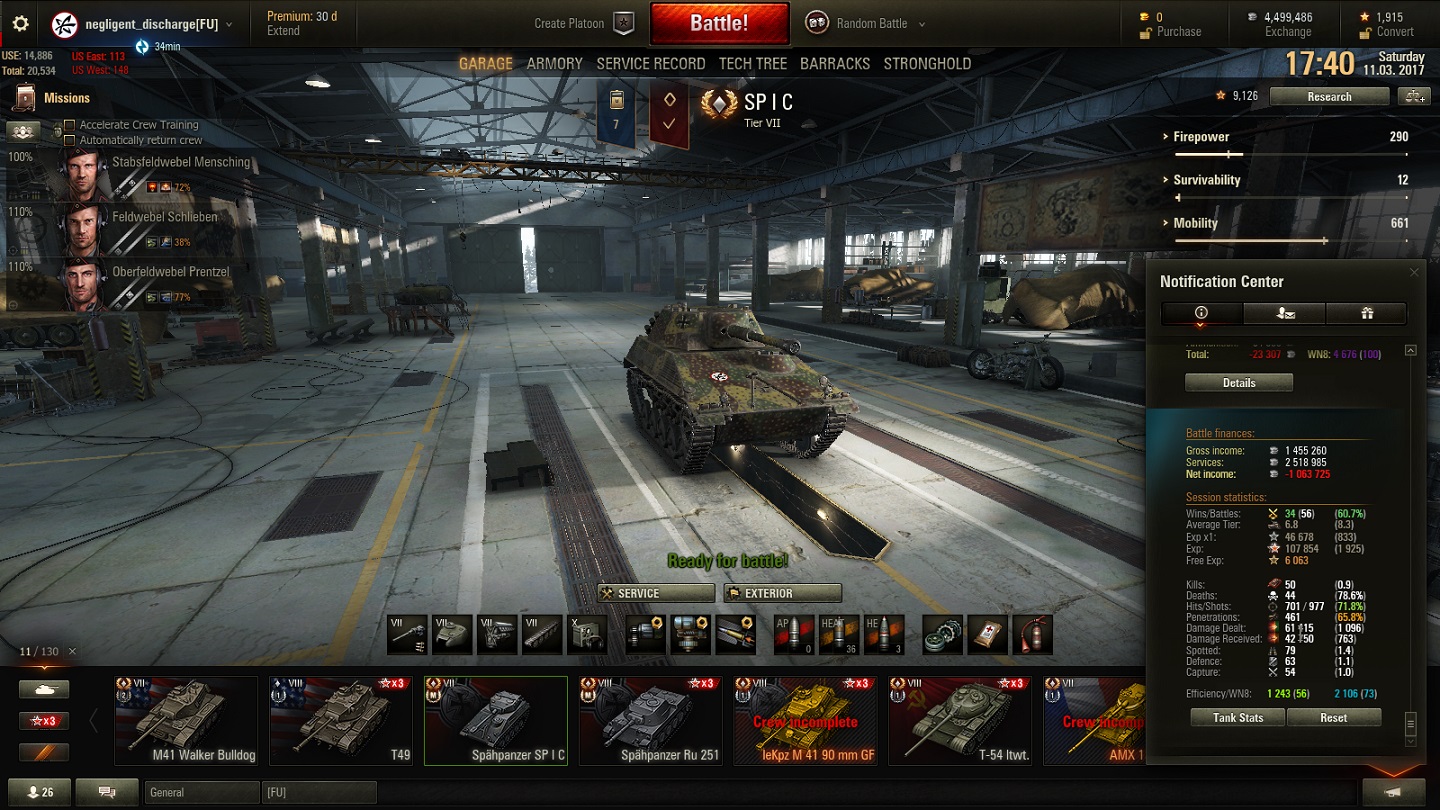Show battle Details in Notification Center
The image size is (1440, 810).
tap(1238, 383)
